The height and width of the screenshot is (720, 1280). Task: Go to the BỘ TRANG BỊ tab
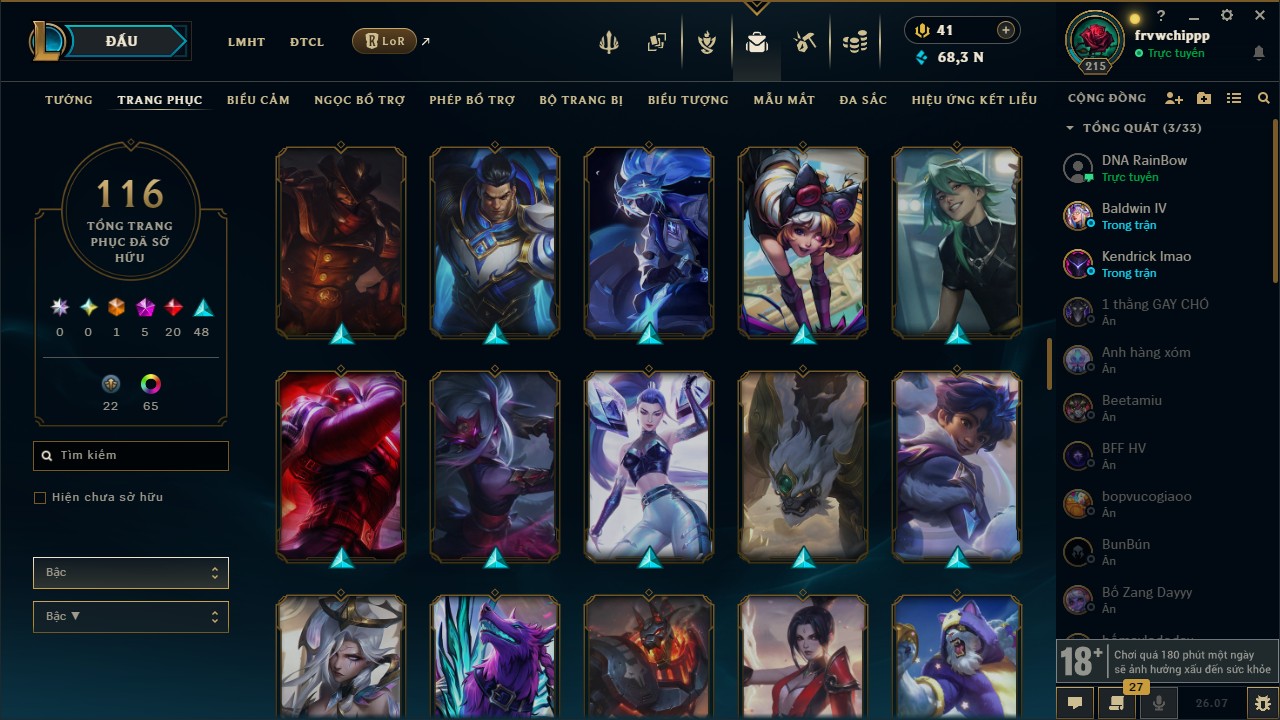click(x=581, y=100)
